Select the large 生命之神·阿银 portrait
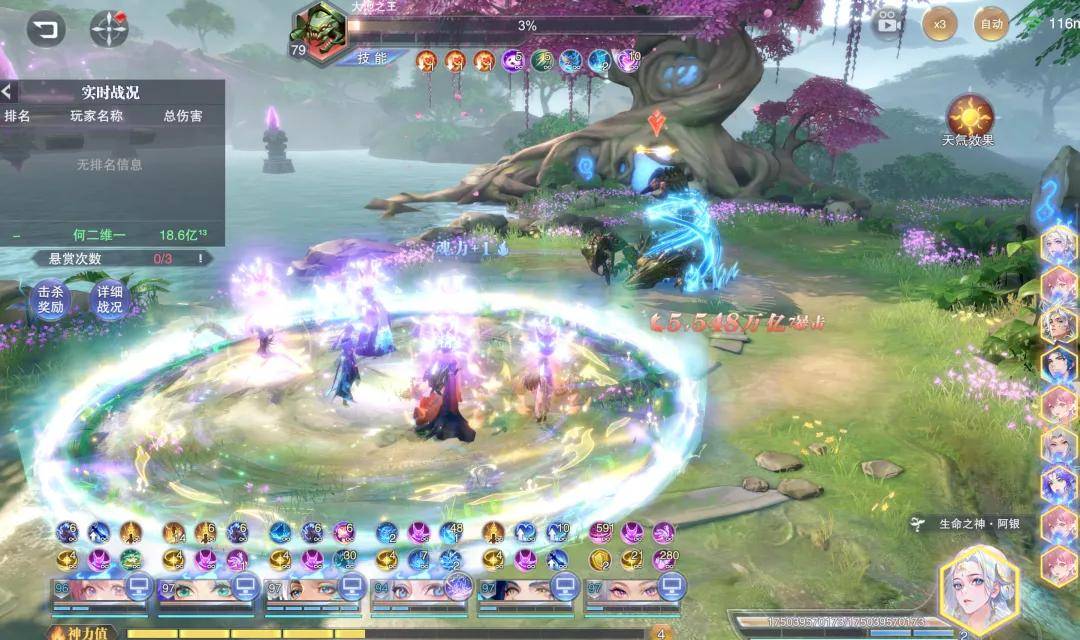 [978, 590]
